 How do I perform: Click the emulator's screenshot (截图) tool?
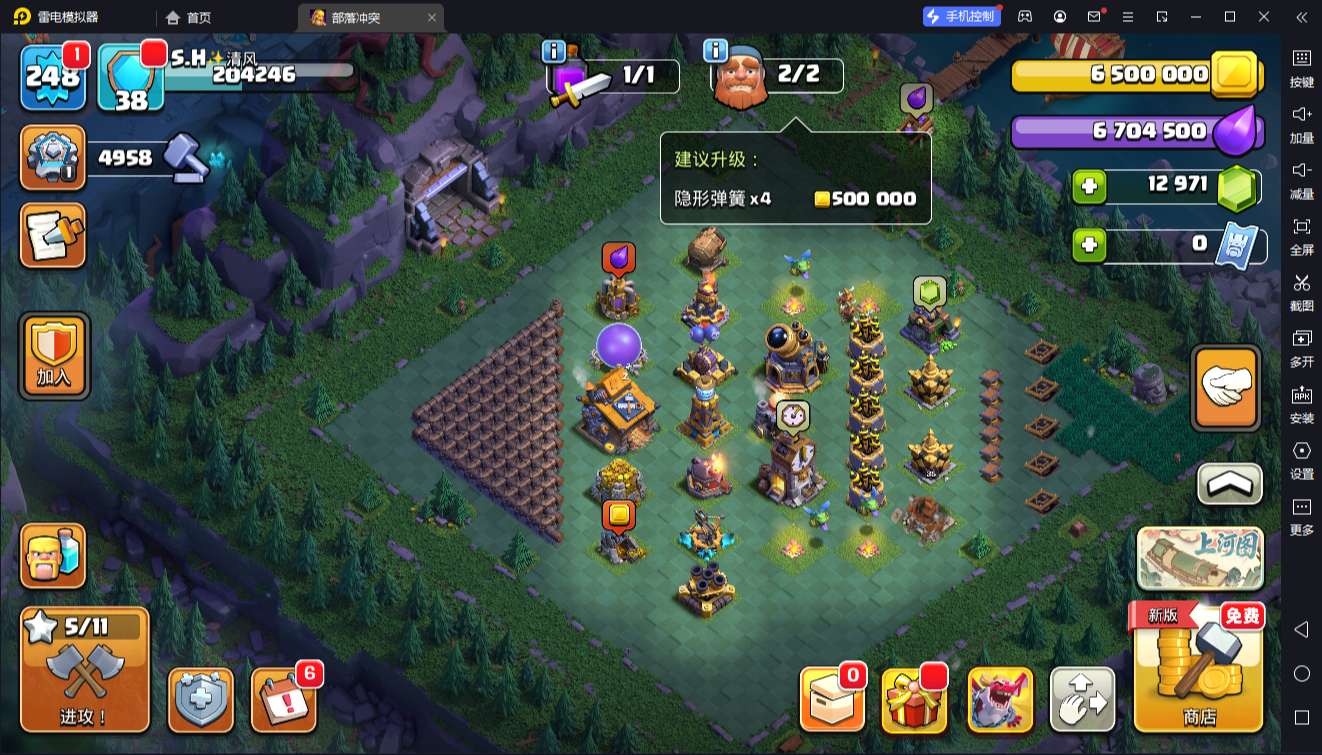1301,290
